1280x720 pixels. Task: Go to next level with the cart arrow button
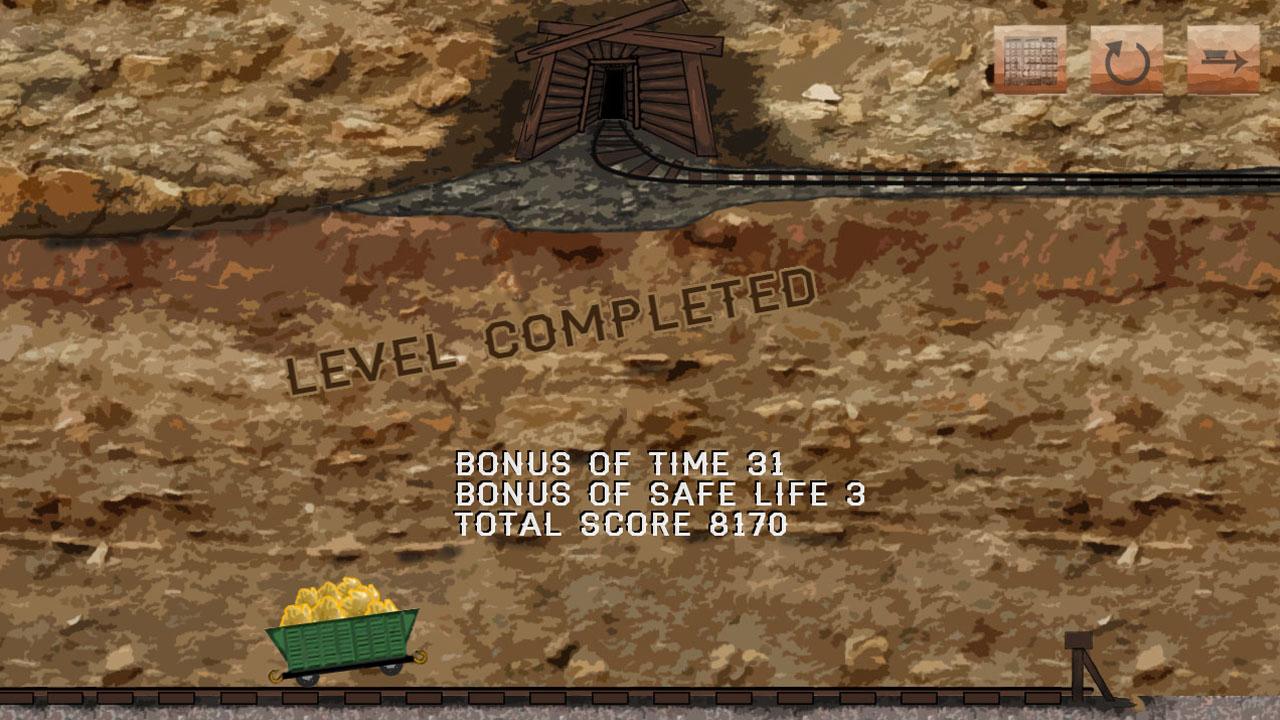click(x=1222, y=59)
